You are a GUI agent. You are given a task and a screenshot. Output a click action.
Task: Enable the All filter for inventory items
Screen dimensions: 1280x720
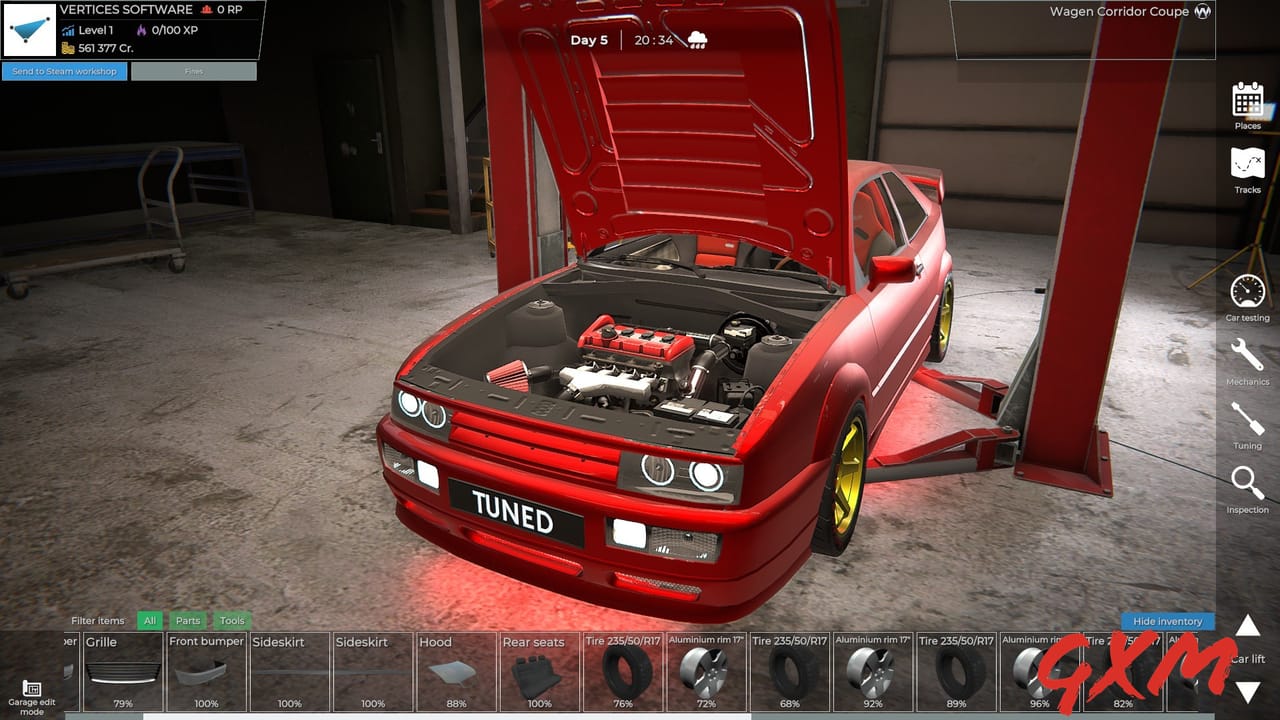(149, 620)
